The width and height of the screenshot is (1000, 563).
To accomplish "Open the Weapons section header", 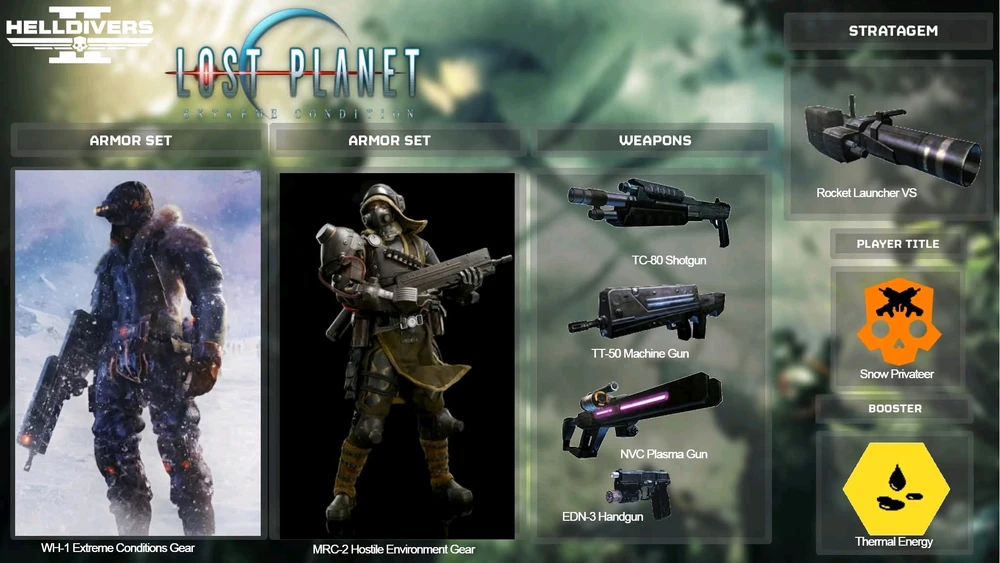I will [x=655, y=141].
